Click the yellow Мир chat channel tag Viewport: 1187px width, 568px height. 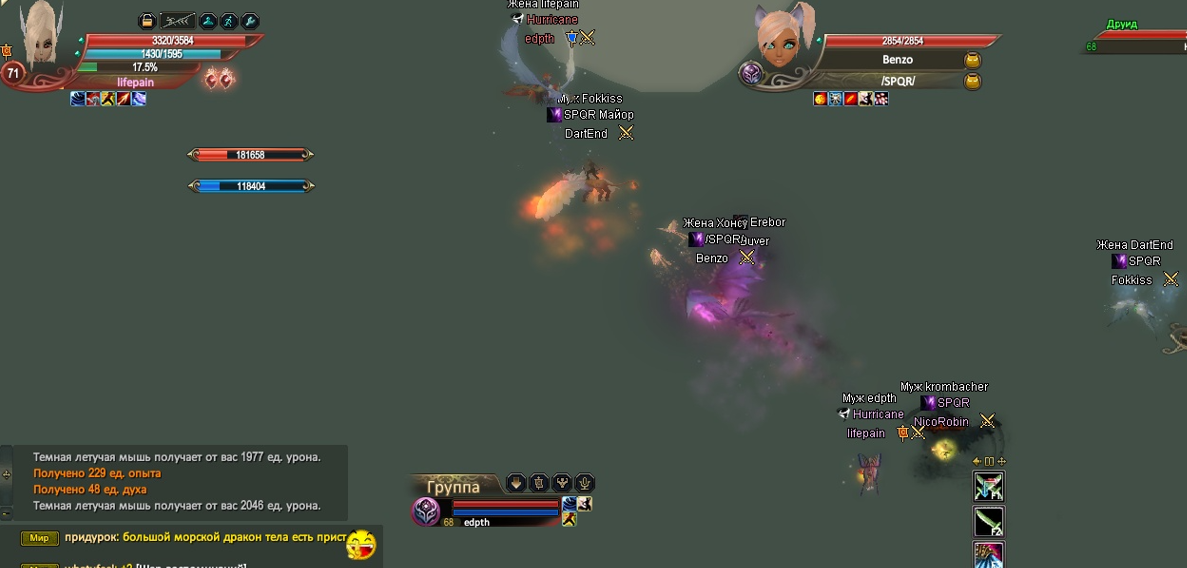coord(39,538)
